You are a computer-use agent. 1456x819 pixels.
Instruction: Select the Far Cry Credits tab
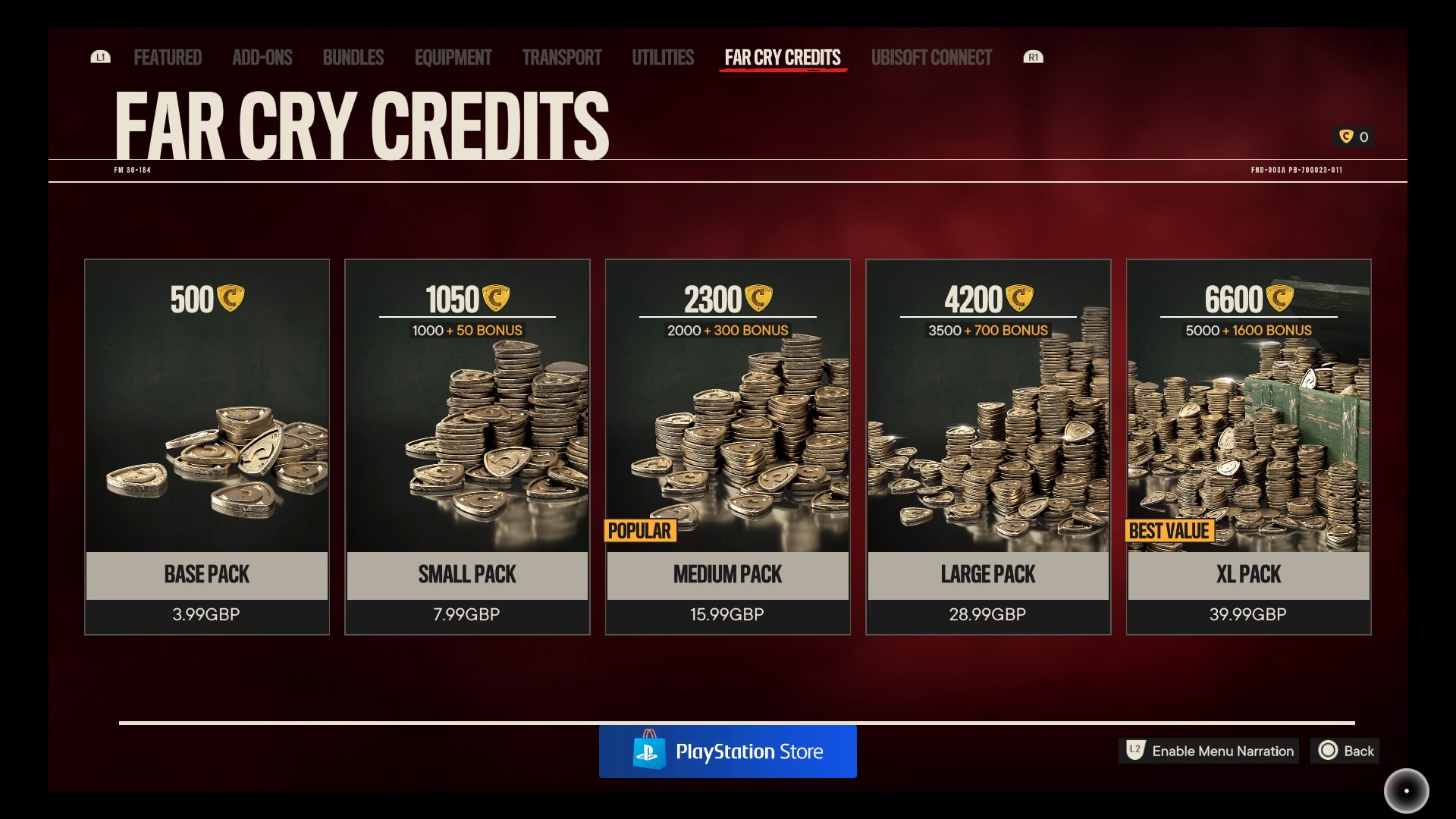(x=783, y=58)
